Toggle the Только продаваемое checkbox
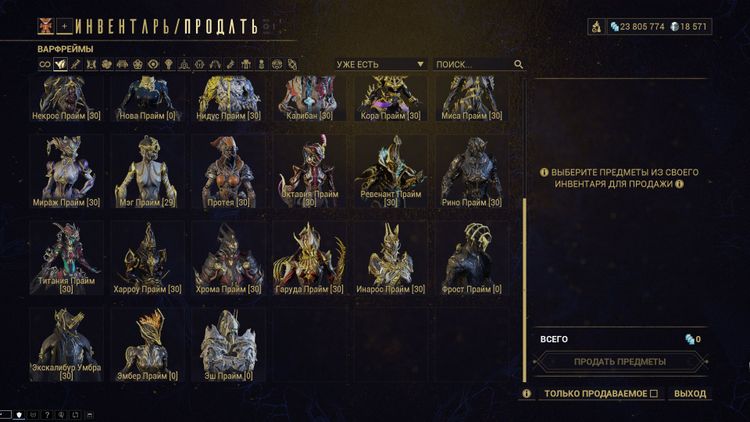This screenshot has width=750, height=422. [x=654, y=394]
